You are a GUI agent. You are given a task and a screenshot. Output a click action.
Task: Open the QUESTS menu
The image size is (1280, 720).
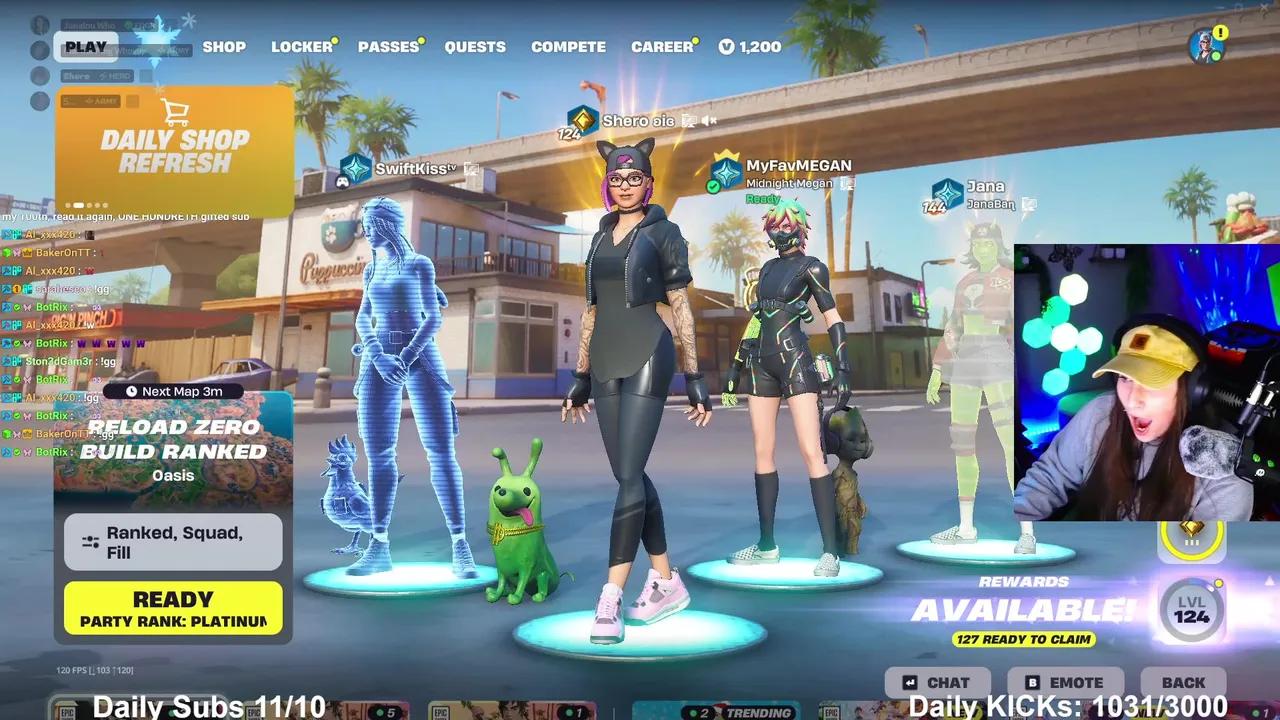point(475,46)
